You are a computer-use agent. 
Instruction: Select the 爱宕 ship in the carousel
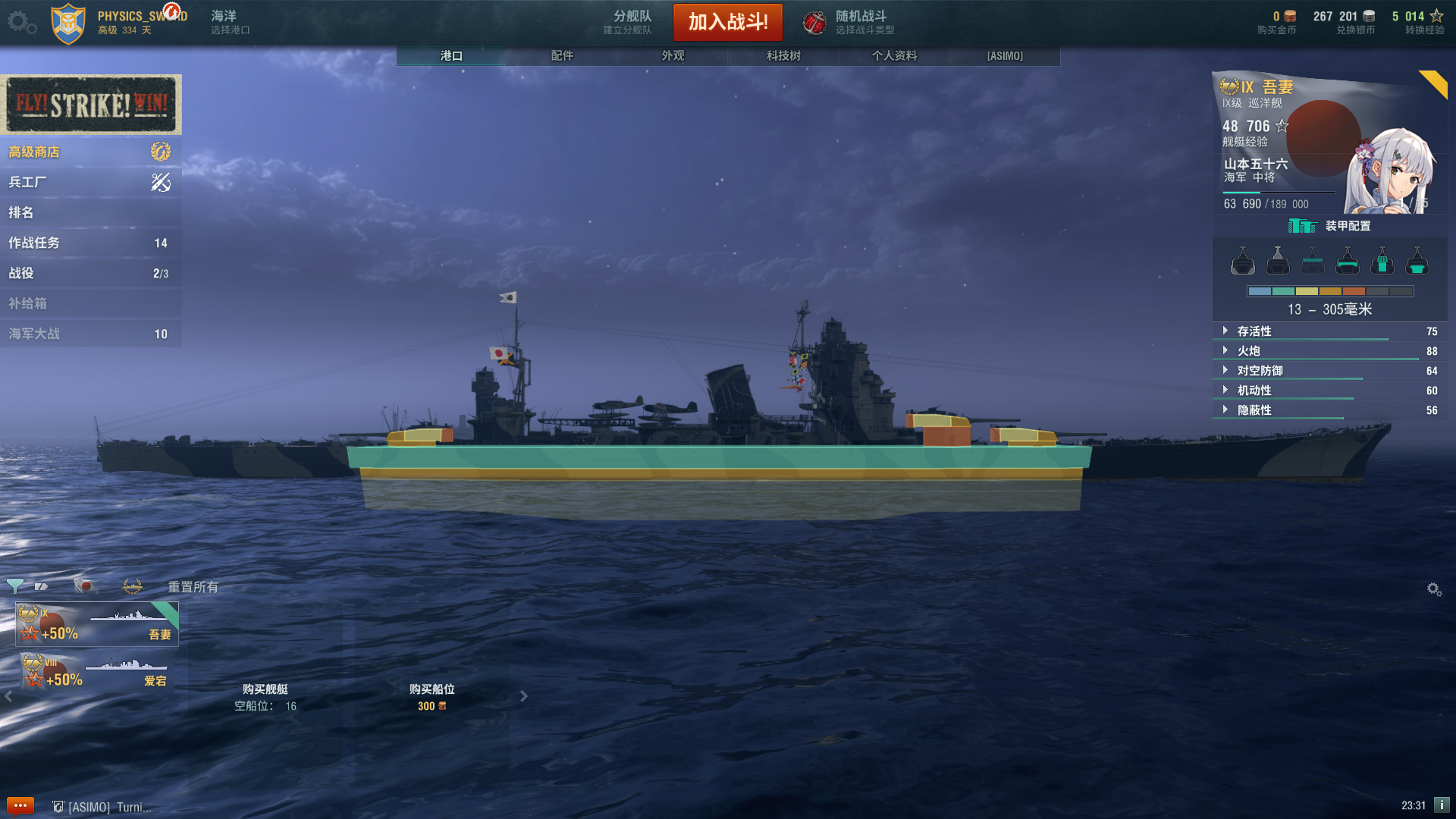pyautogui.click(x=97, y=671)
